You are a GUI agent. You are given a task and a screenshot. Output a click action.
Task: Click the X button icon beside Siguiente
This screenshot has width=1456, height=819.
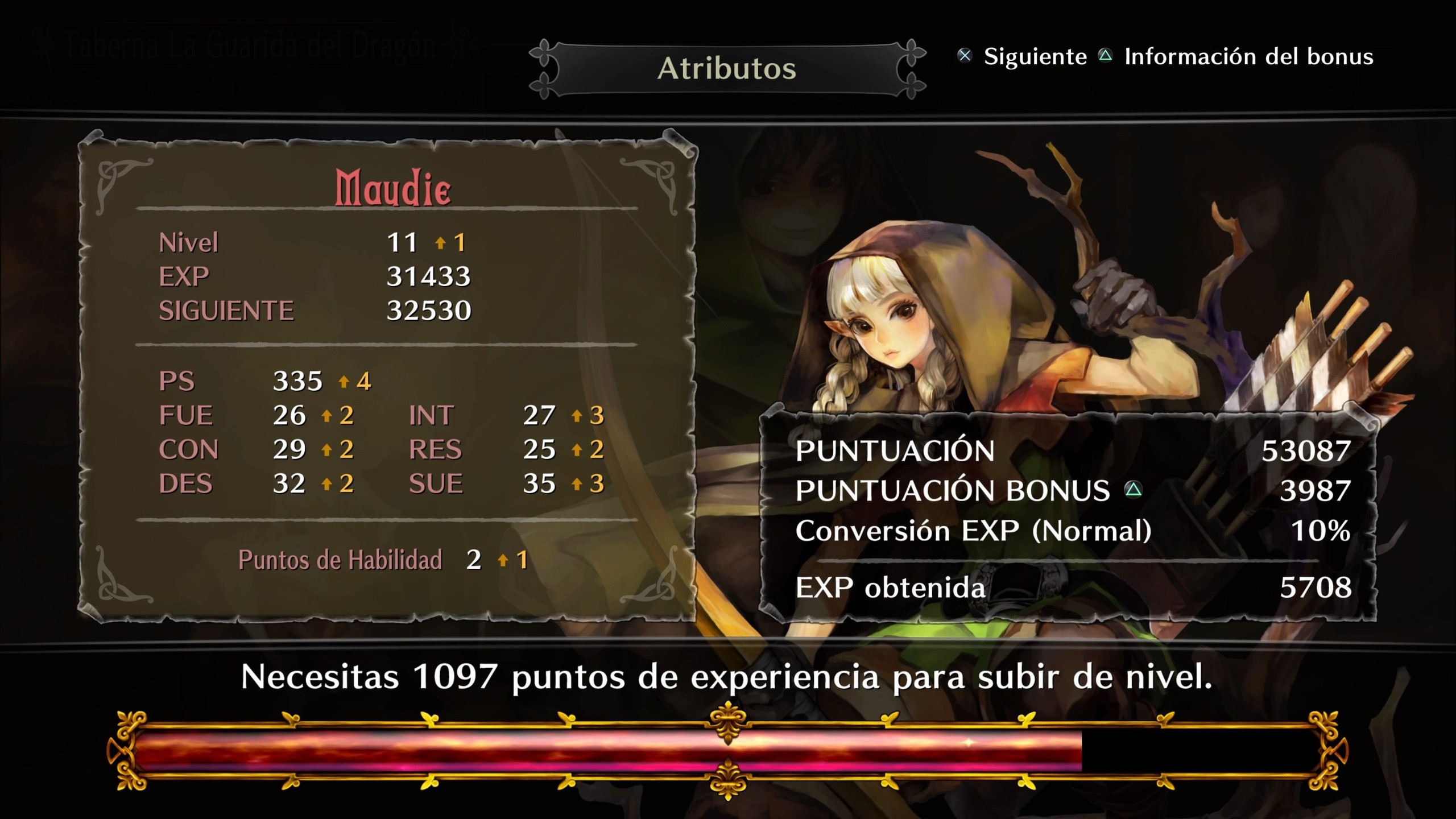[963, 56]
